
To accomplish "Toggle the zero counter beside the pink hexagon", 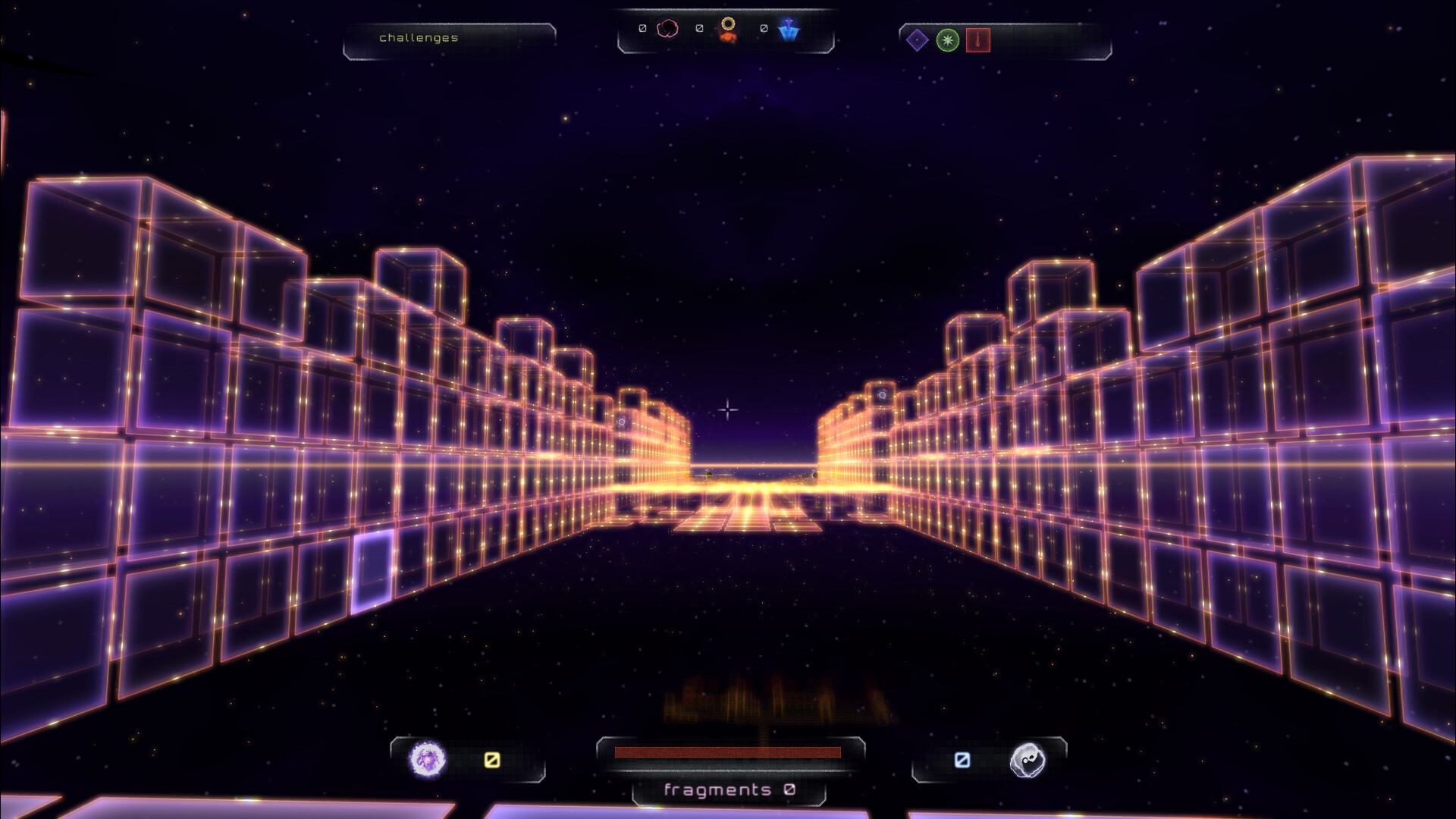I will coord(642,29).
